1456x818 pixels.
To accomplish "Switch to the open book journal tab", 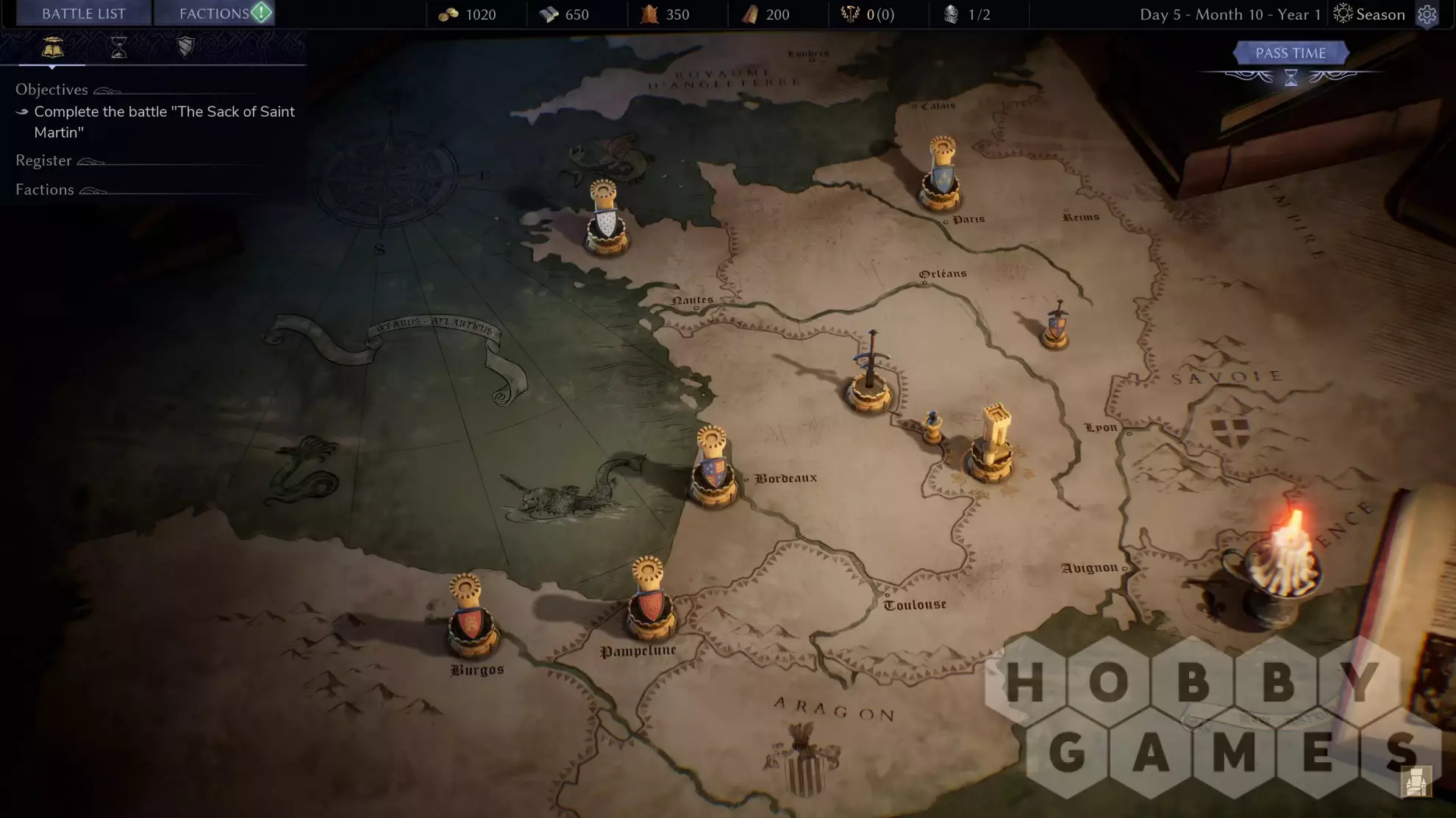I will coord(52,49).
